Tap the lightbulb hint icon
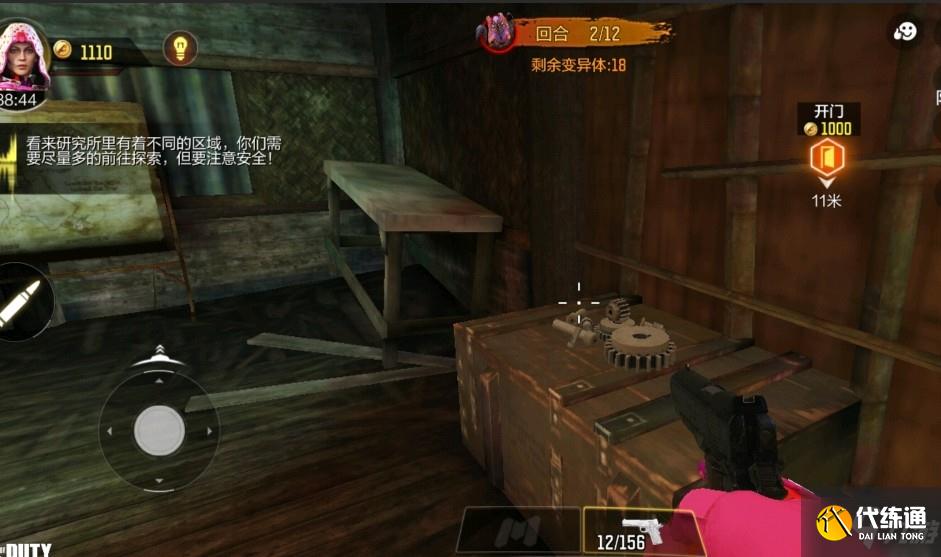The height and width of the screenshot is (557, 941). (x=180, y=47)
